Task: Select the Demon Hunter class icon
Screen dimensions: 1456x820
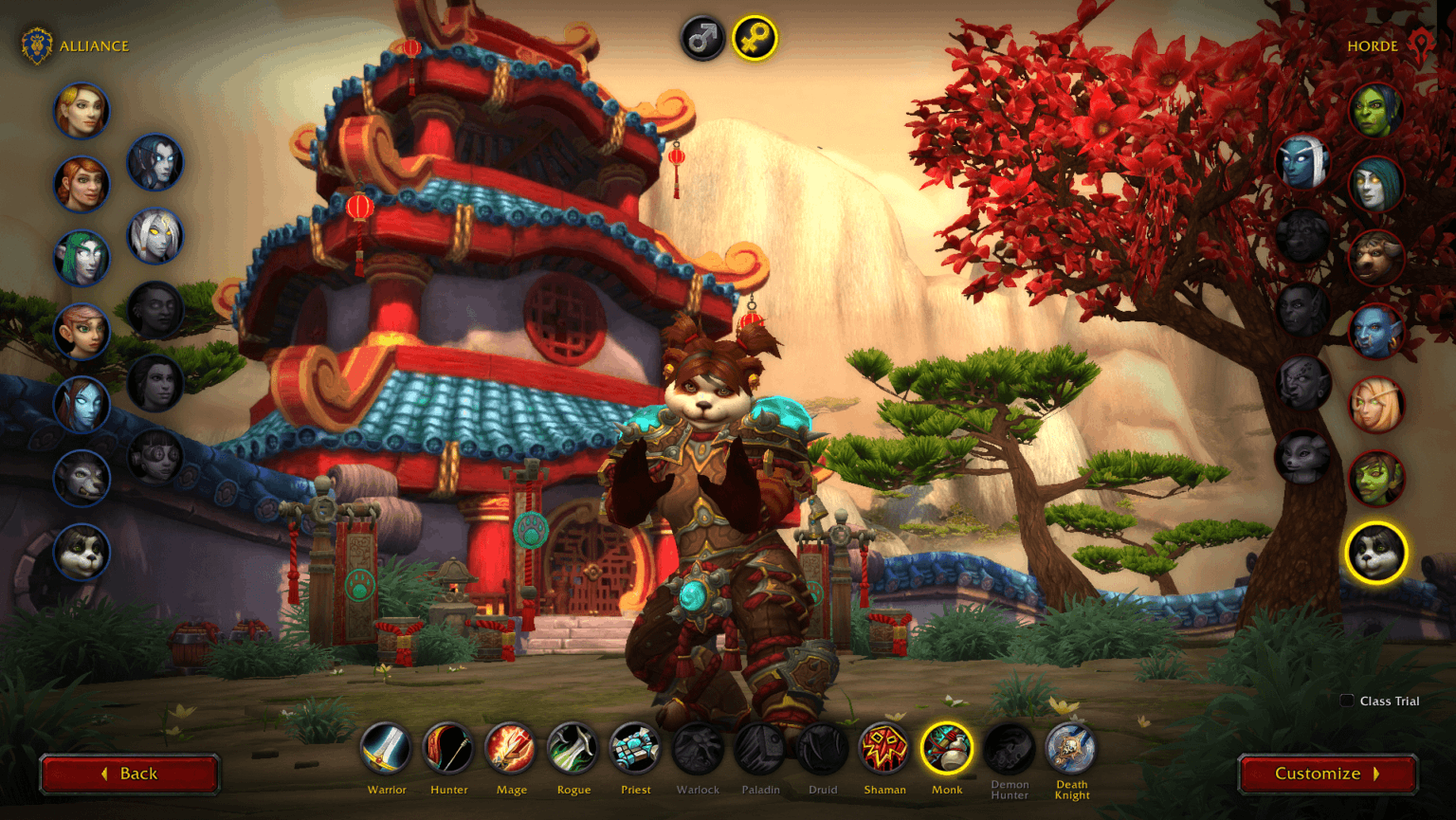Action: (x=1009, y=752)
